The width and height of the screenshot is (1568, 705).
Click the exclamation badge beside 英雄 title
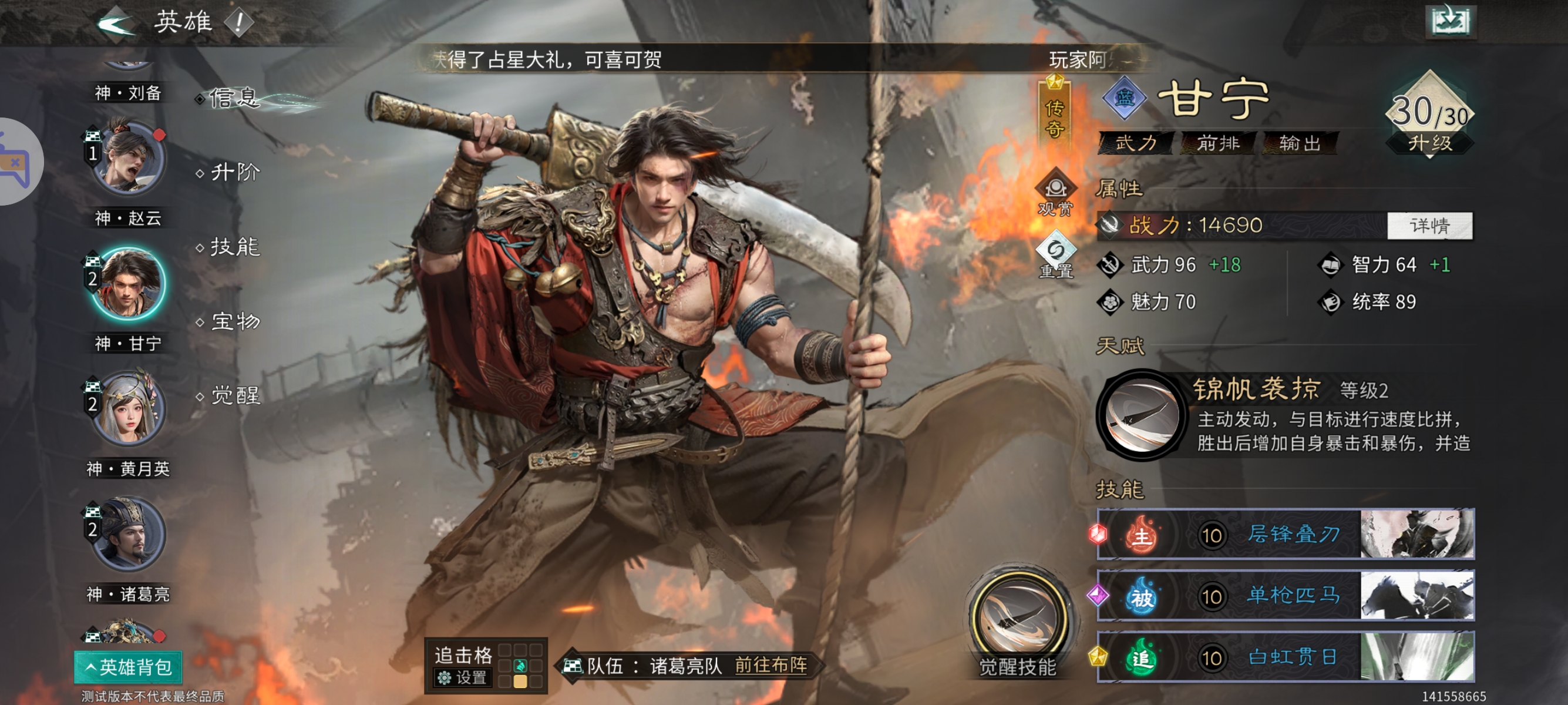[x=237, y=22]
